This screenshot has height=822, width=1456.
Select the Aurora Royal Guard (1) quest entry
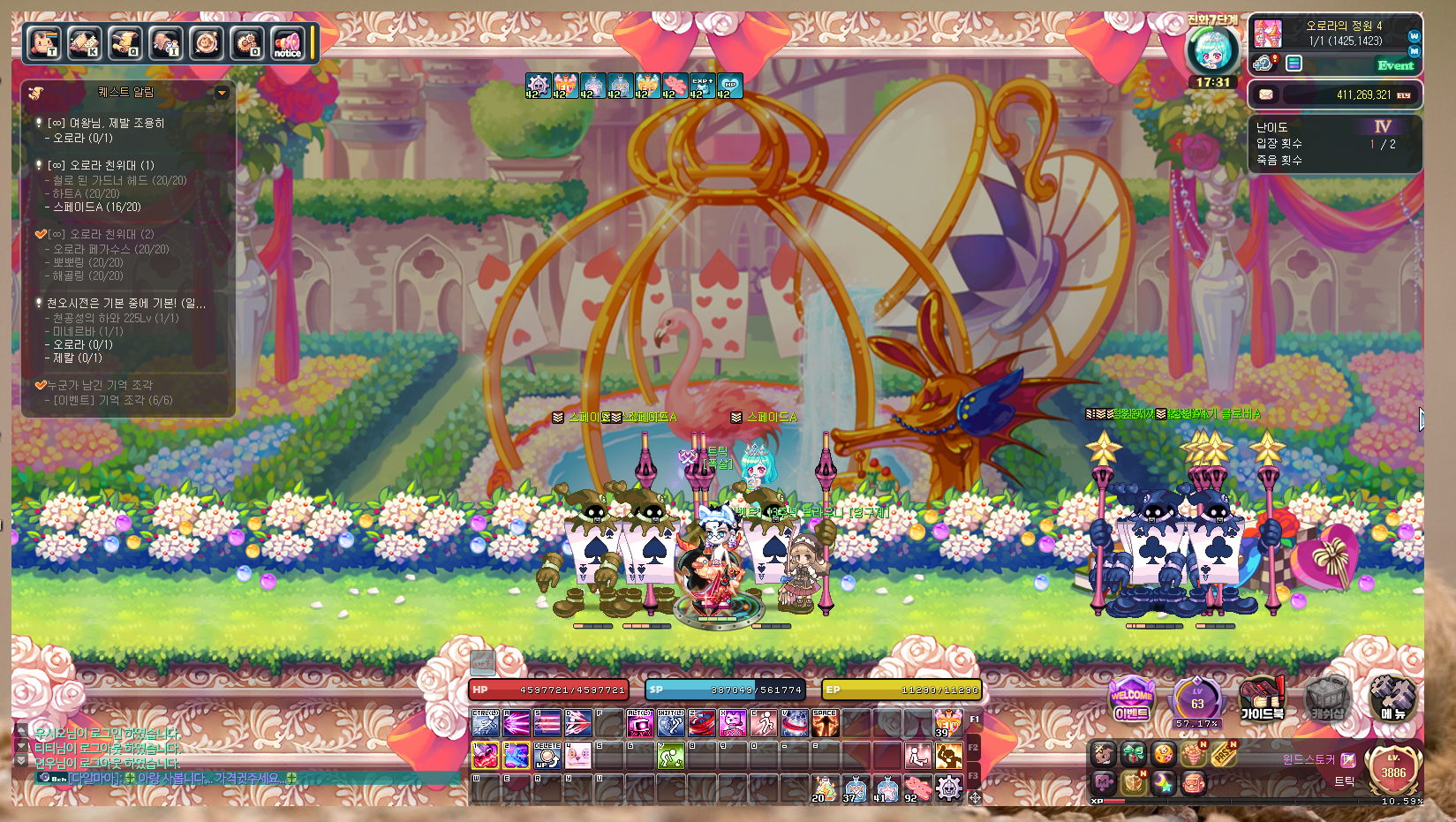tap(101, 165)
